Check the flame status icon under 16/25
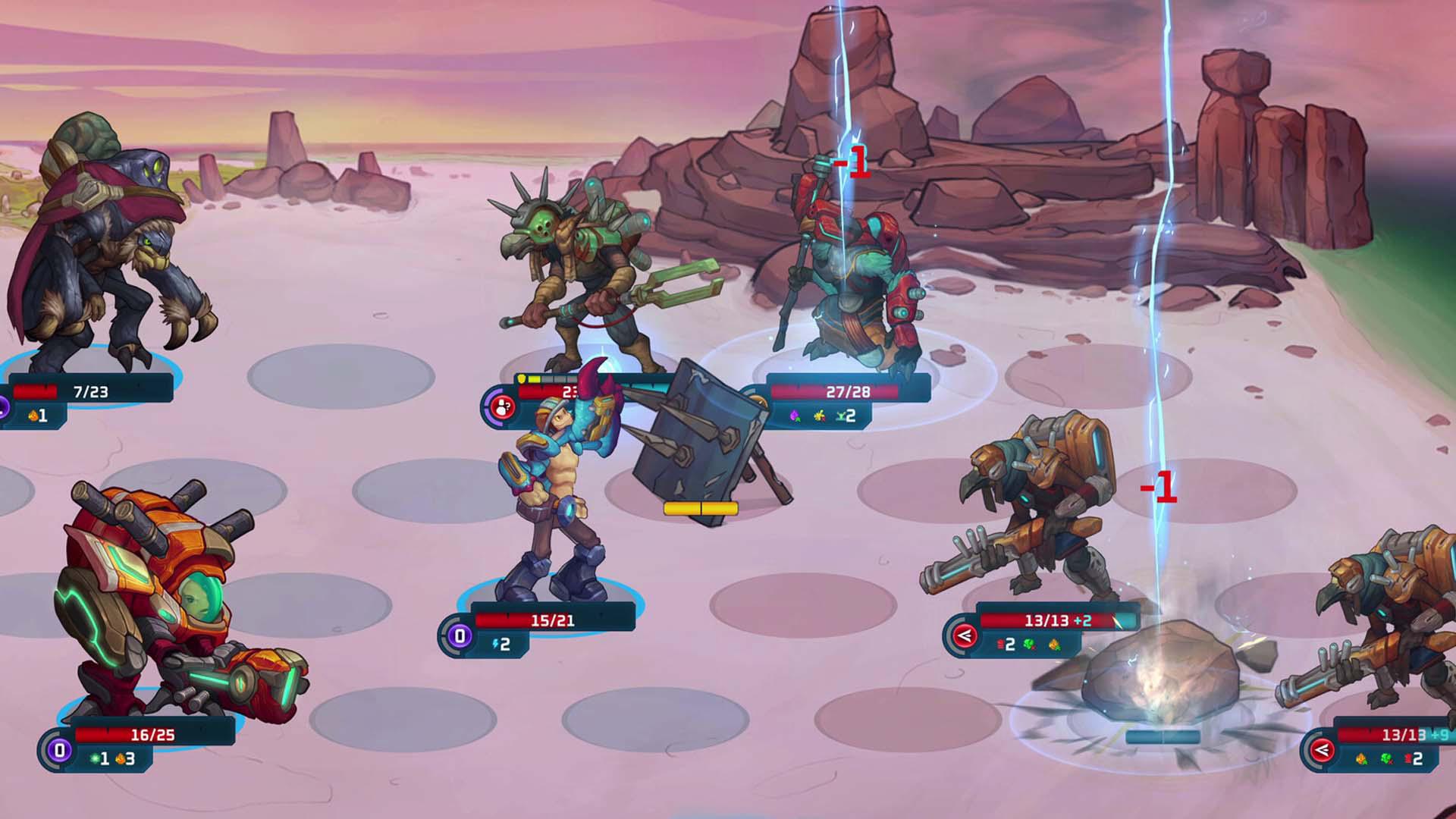Image resolution: width=1456 pixels, height=819 pixels. [x=120, y=758]
